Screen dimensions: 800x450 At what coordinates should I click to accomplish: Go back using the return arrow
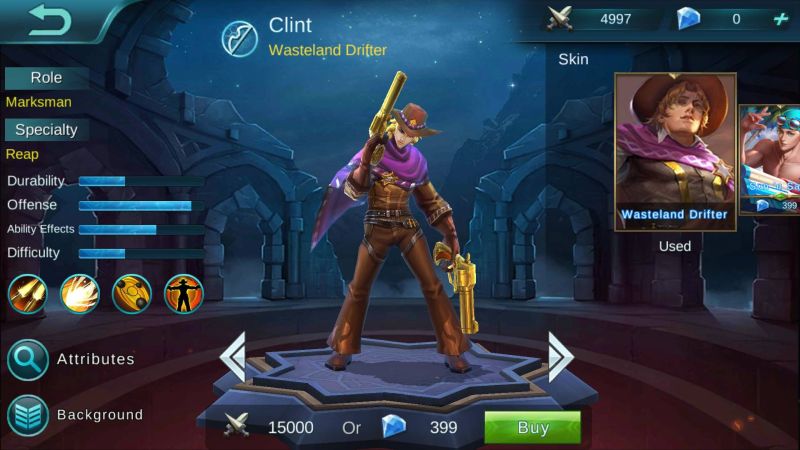tap(47, 19)
